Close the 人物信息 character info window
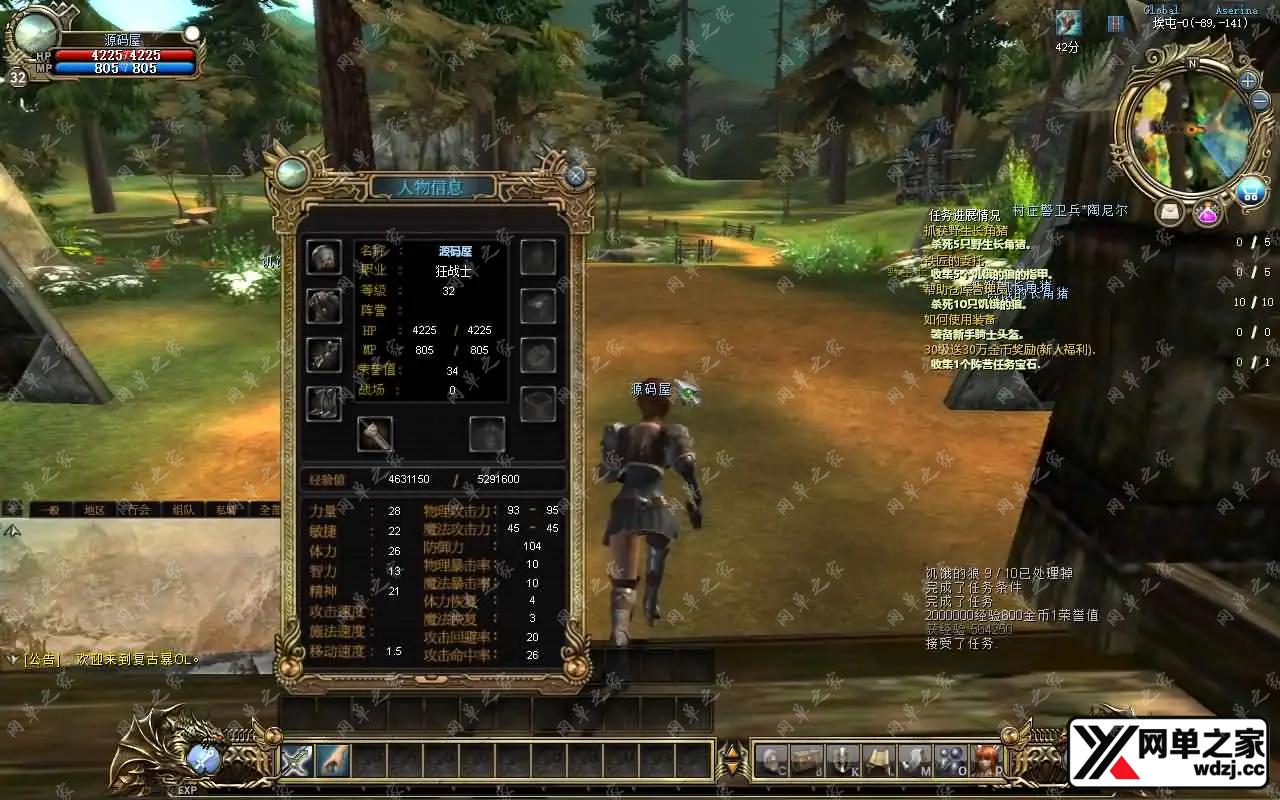The width and height of the screenshot is (1280, 800). pos(575,176)
